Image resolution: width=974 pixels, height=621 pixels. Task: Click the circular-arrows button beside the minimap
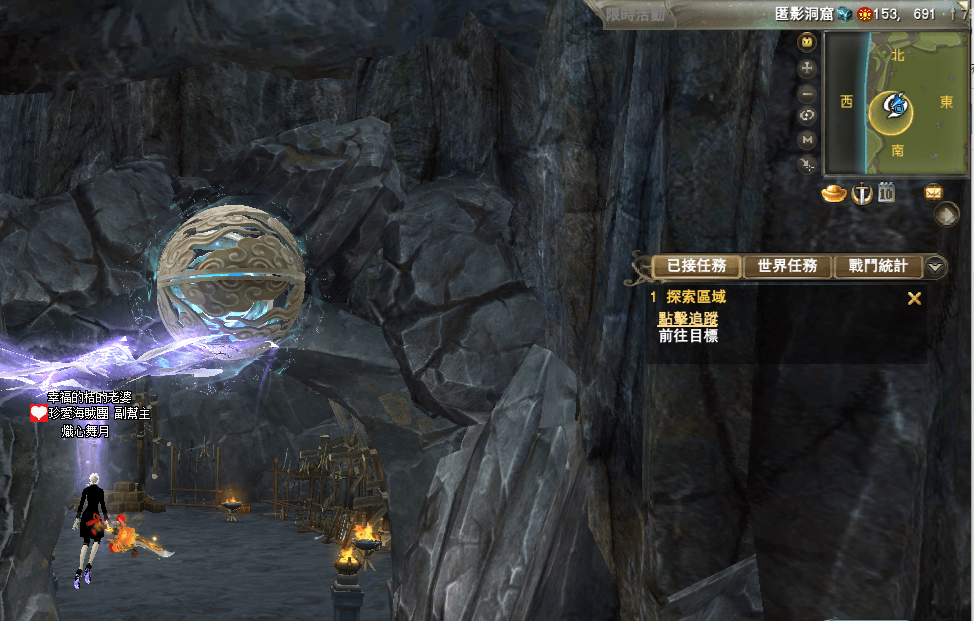pos(808,115)
